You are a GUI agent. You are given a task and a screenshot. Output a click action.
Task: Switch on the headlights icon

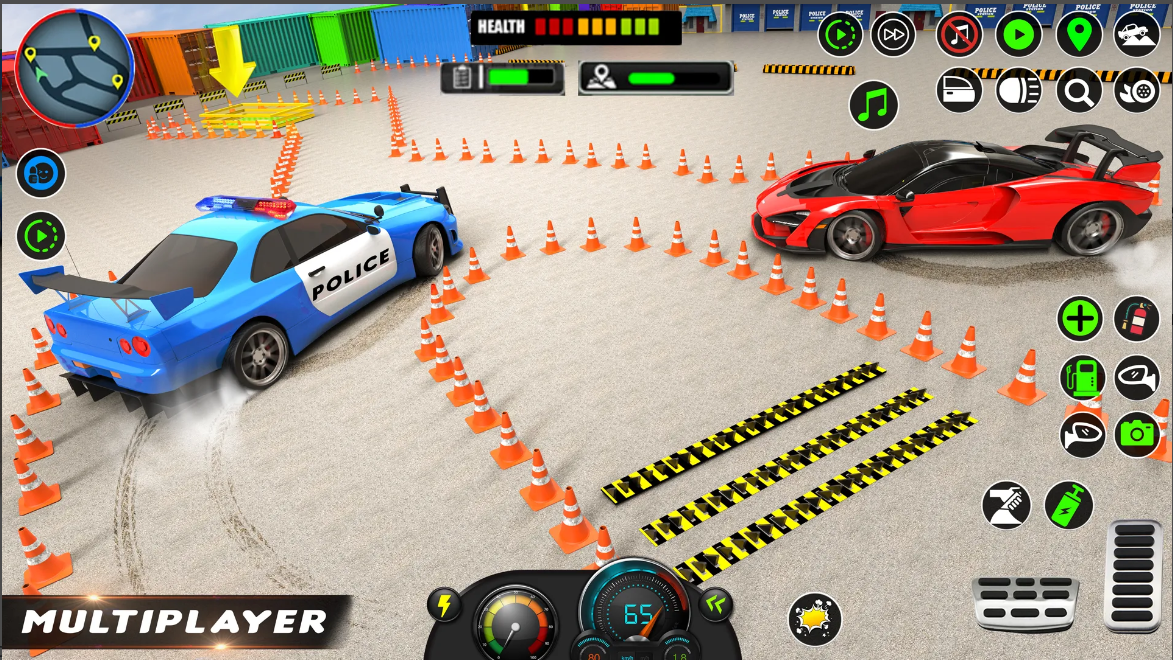[1019, 92]
